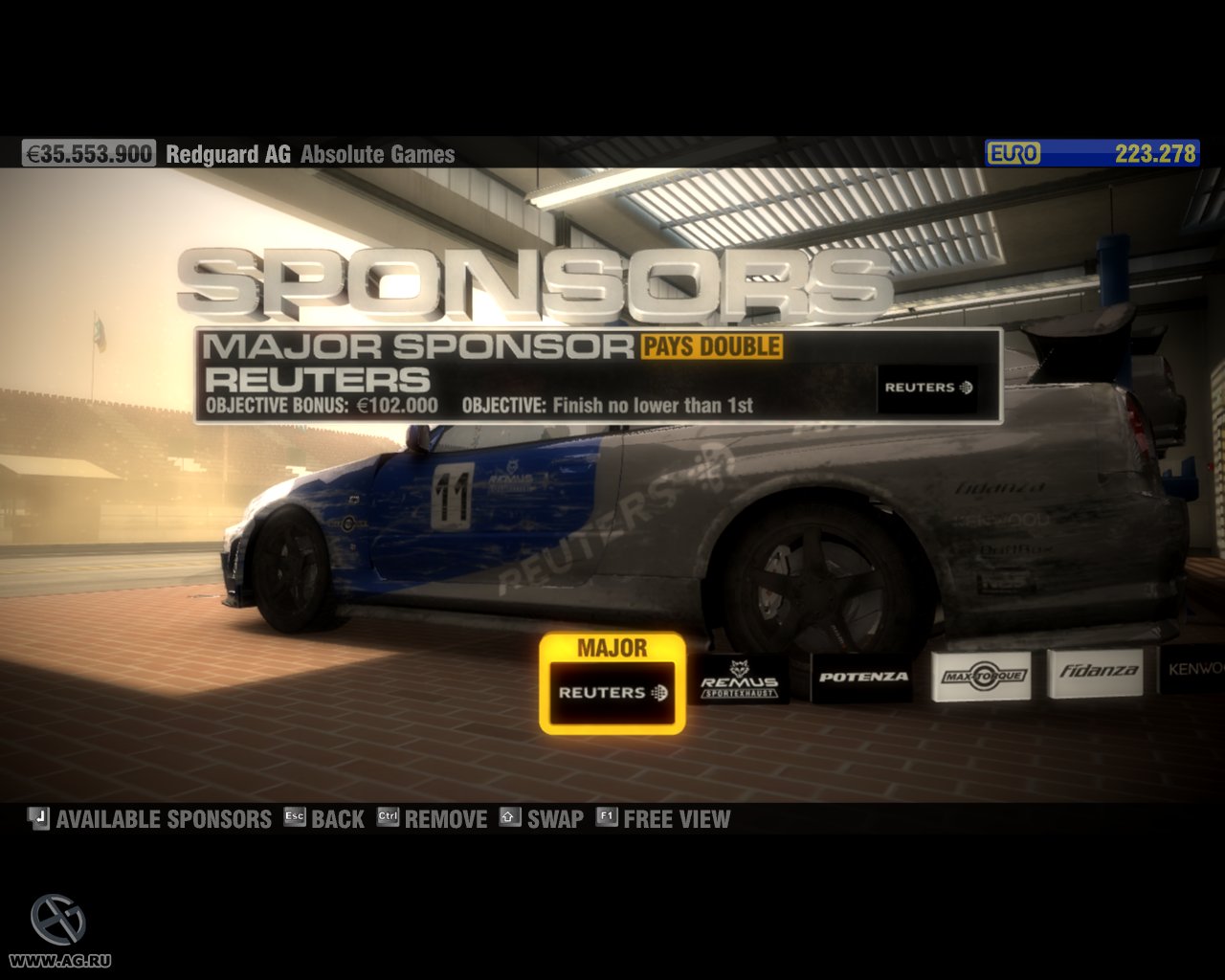This screenshot has height=980, width=1225.
Task: Select the highlighted MAJOR Reuters slot
Action: click(612, 691)
